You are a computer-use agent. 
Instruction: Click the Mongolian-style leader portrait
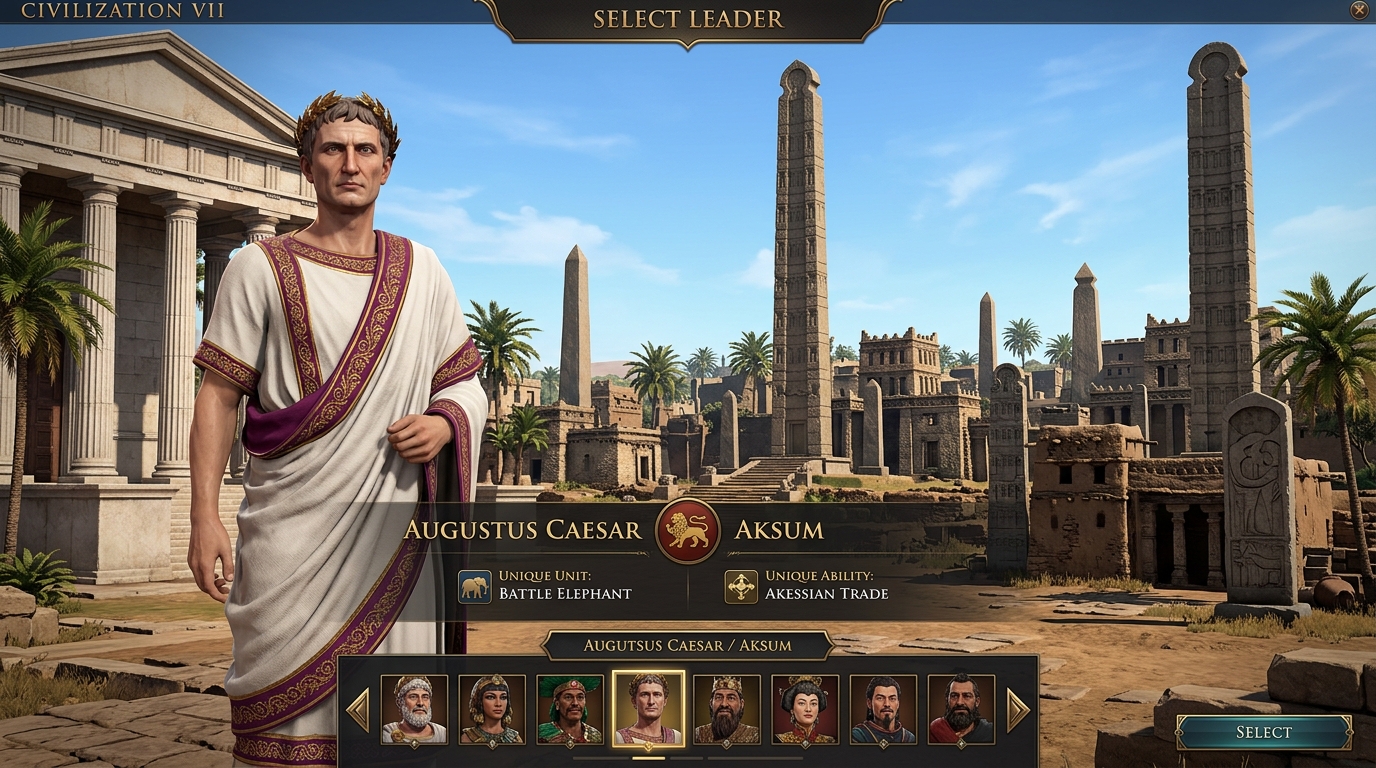click(880, 711)
